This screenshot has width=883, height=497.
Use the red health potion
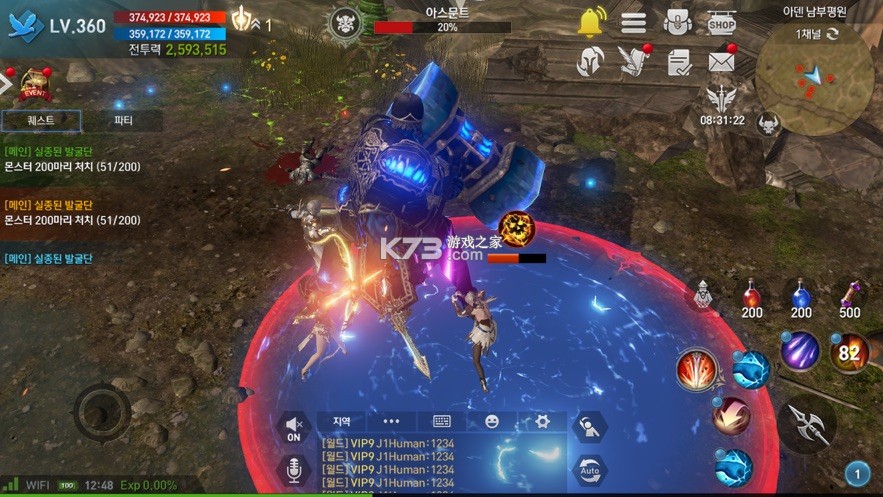pos(752,298)
